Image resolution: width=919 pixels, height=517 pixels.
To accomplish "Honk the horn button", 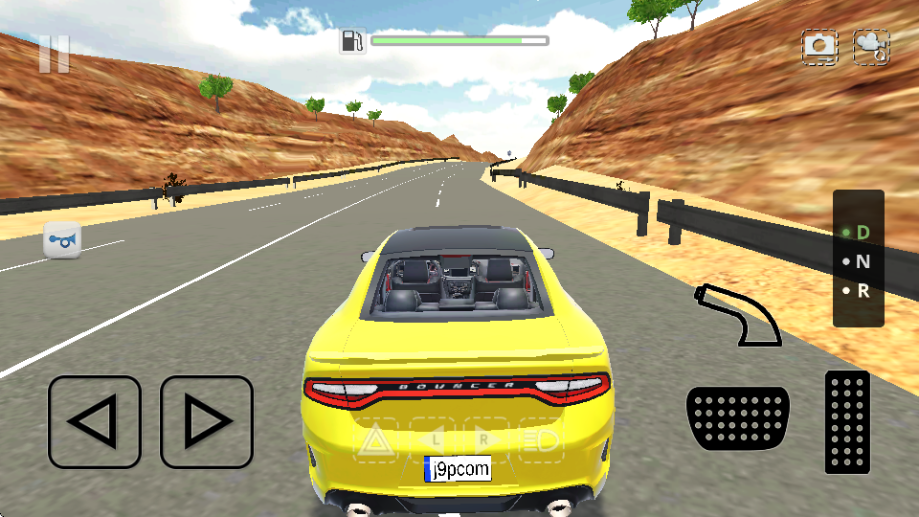I will [x=62, y=241].
